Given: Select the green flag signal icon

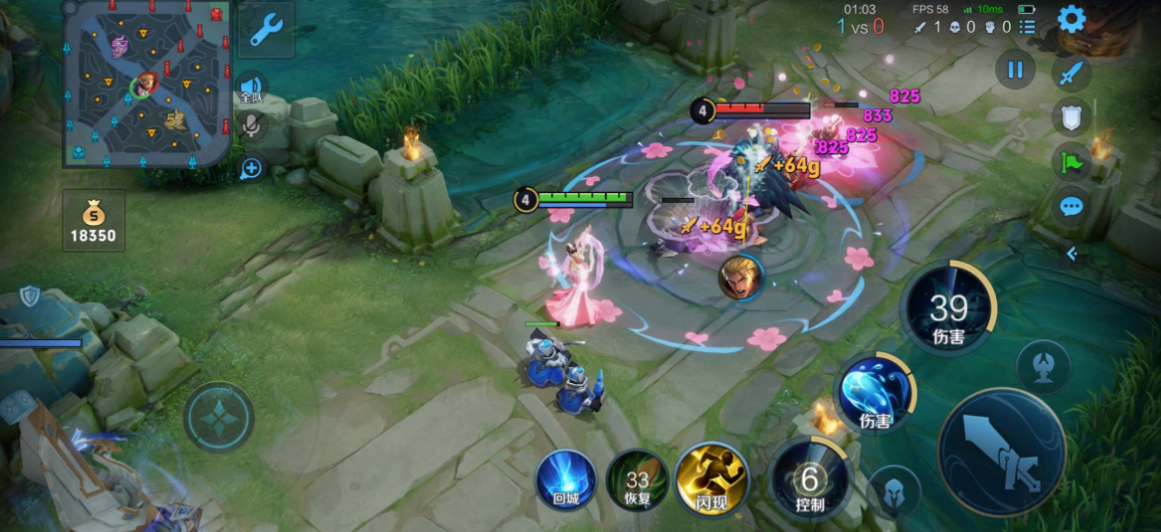Looking at the screenshot, I should pos(1072,162).
